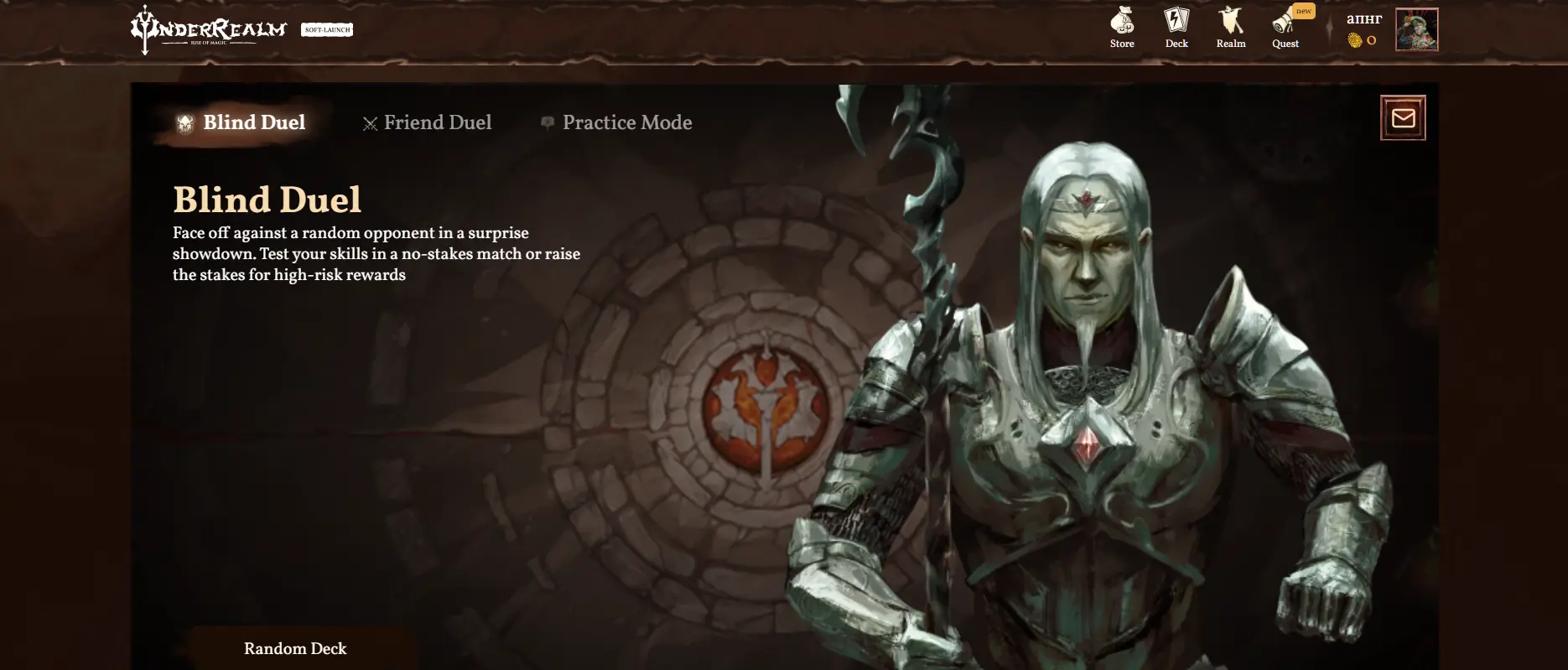Click the UnderRealm logo
The image size is (1568, 670).
tap(209, 30)
